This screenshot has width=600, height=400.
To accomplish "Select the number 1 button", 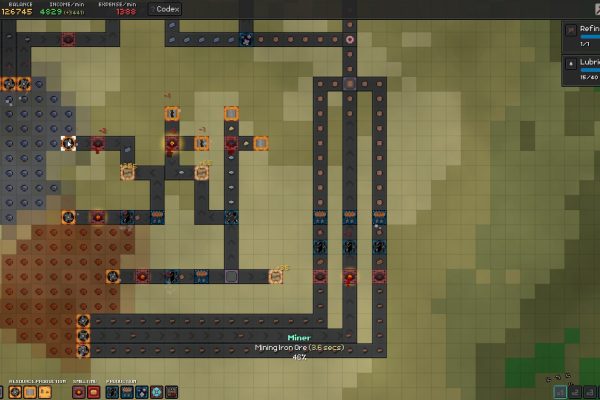I will (x=560, y=392).
